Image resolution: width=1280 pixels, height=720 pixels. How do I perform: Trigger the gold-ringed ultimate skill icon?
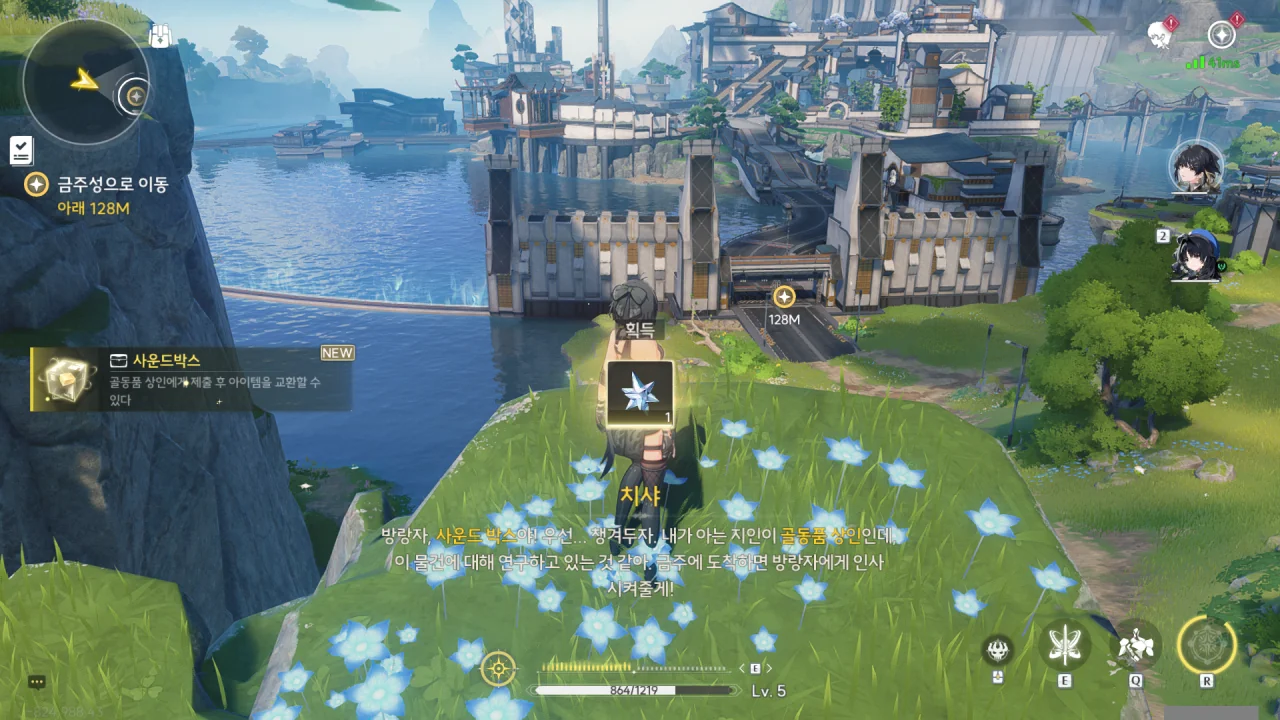coord(1207,644)
